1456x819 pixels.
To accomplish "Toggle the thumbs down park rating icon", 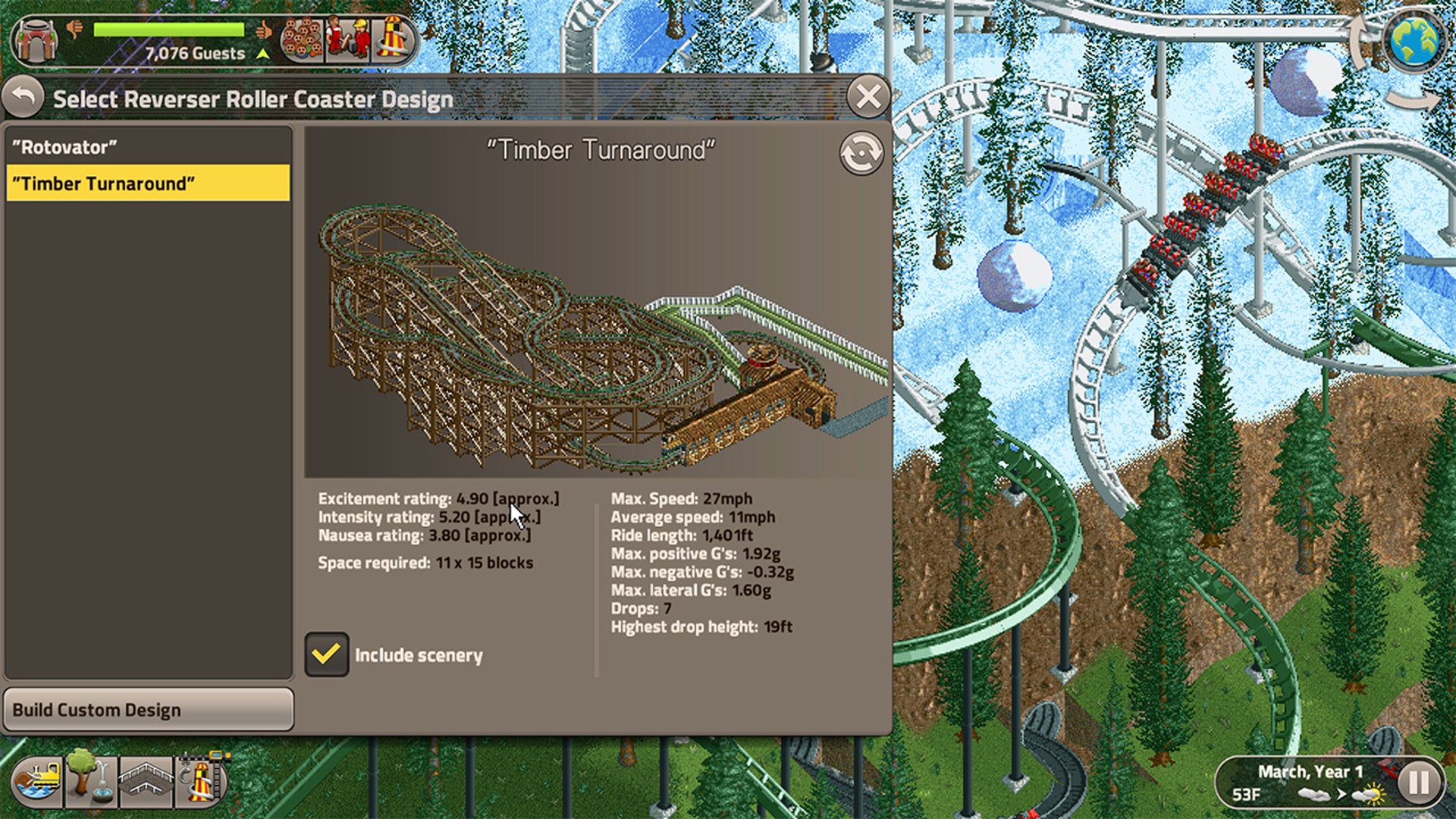I will 75,29.
